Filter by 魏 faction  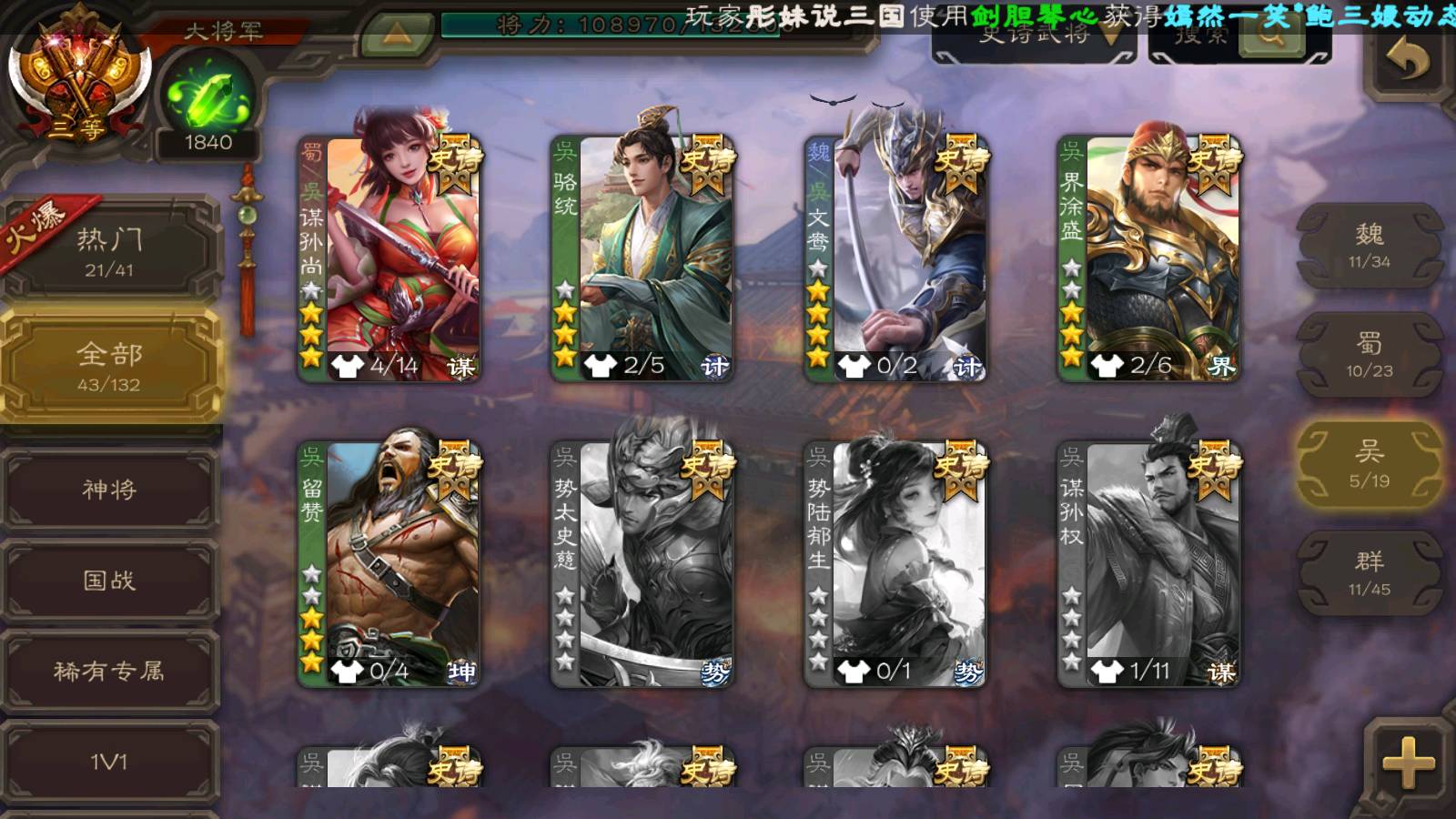[1369, 246]
